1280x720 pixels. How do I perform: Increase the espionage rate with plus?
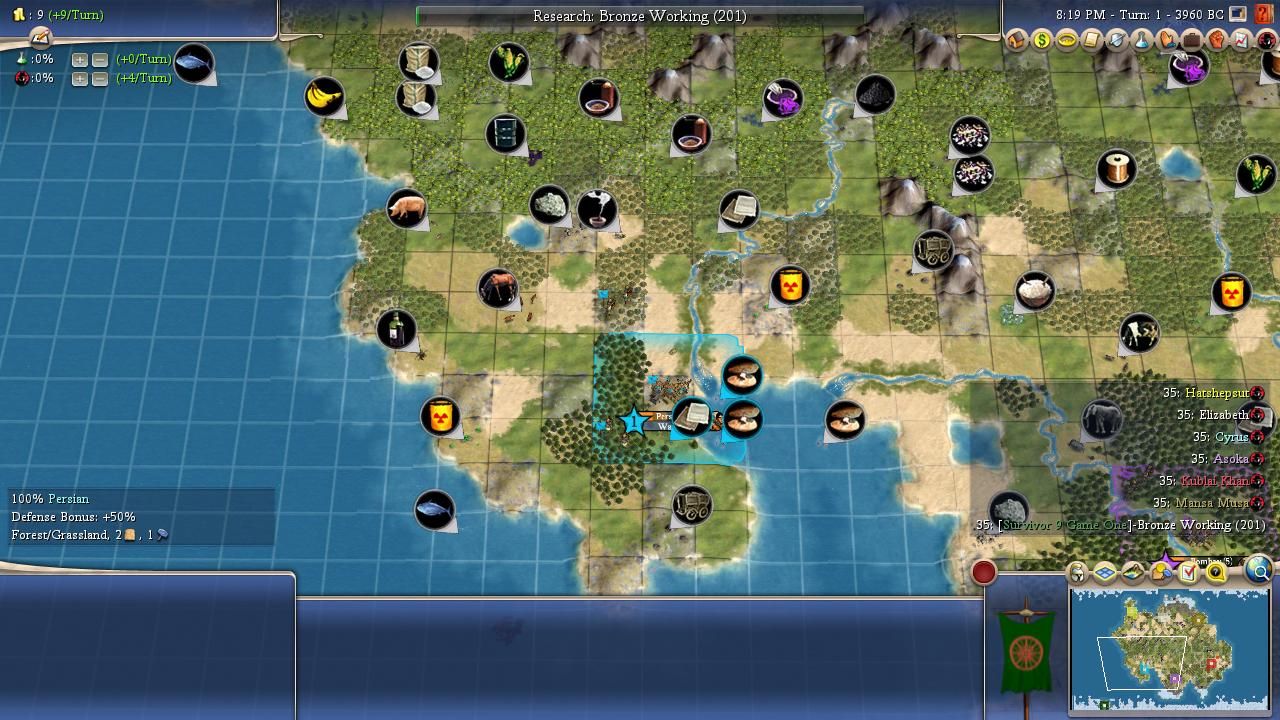[x=79, y=78]
